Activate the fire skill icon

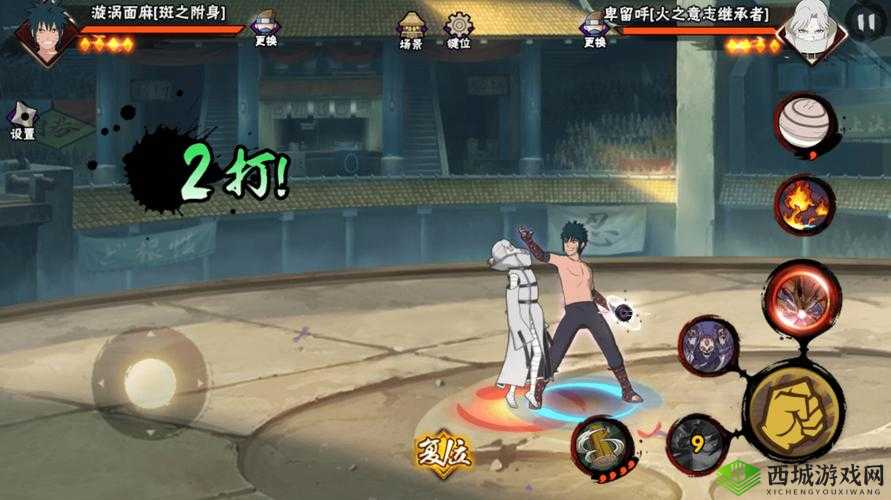coord(804,204)
